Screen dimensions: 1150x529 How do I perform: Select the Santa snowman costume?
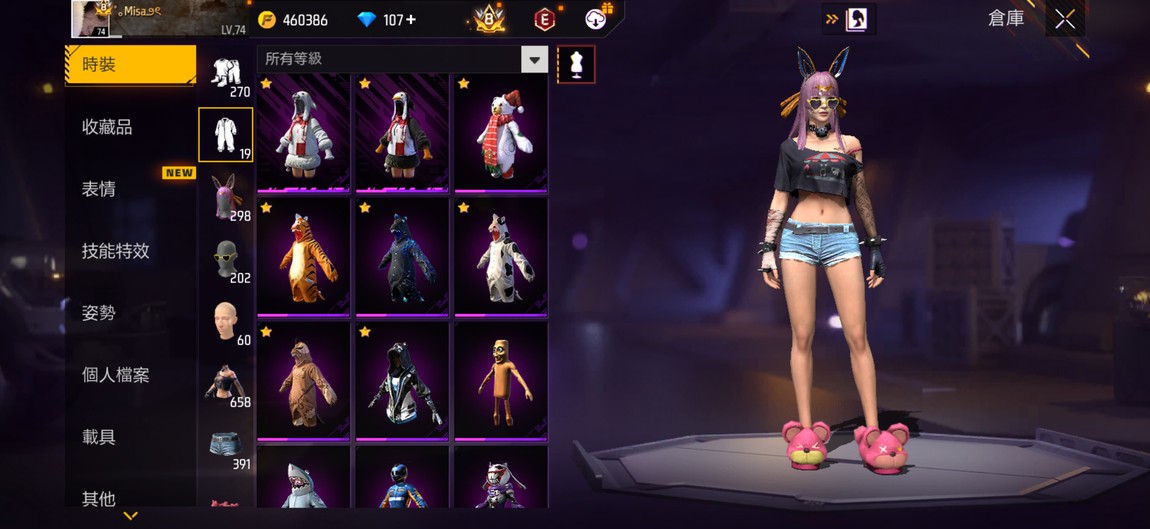point(501,132)
